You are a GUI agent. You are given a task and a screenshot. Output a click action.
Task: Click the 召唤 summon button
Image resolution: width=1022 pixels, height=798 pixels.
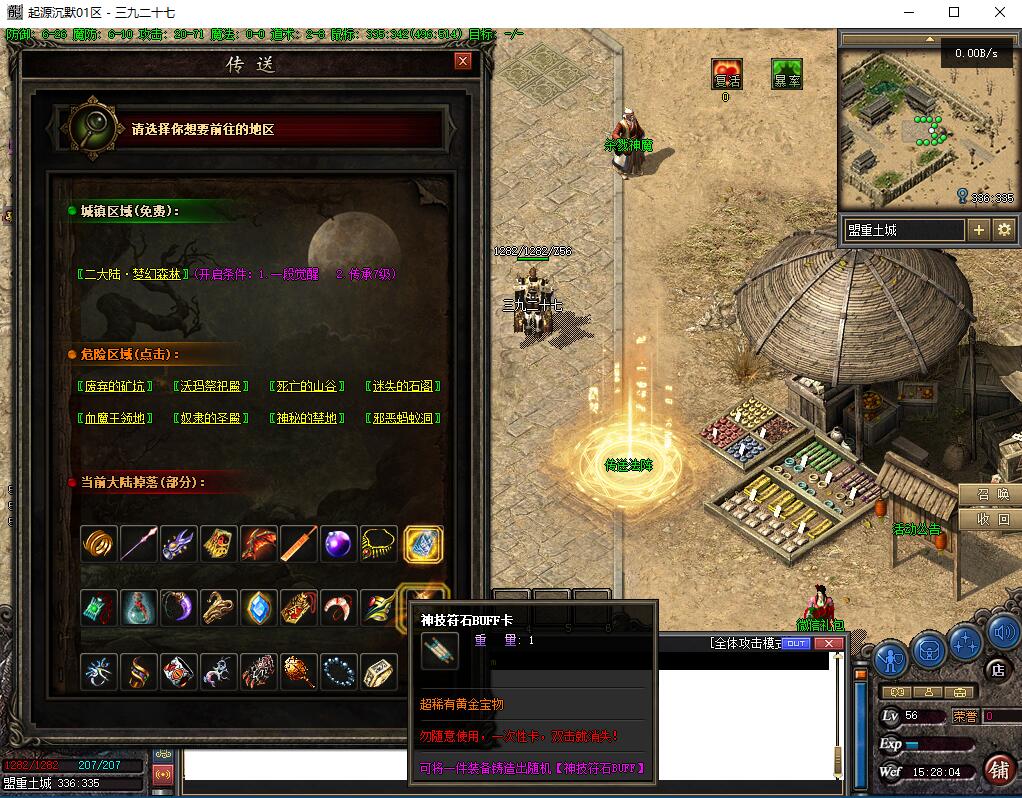pos(991,495)
